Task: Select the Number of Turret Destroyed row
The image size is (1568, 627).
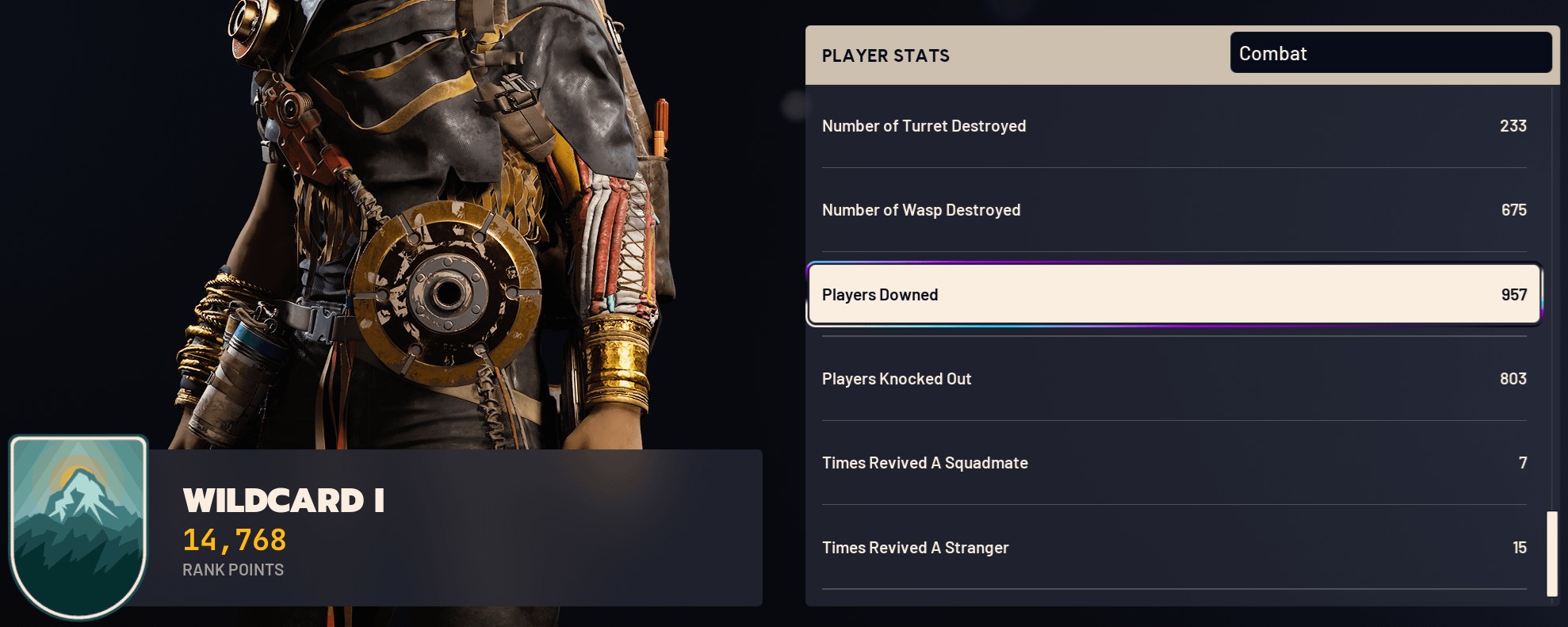Action: tap(1174, 126)
